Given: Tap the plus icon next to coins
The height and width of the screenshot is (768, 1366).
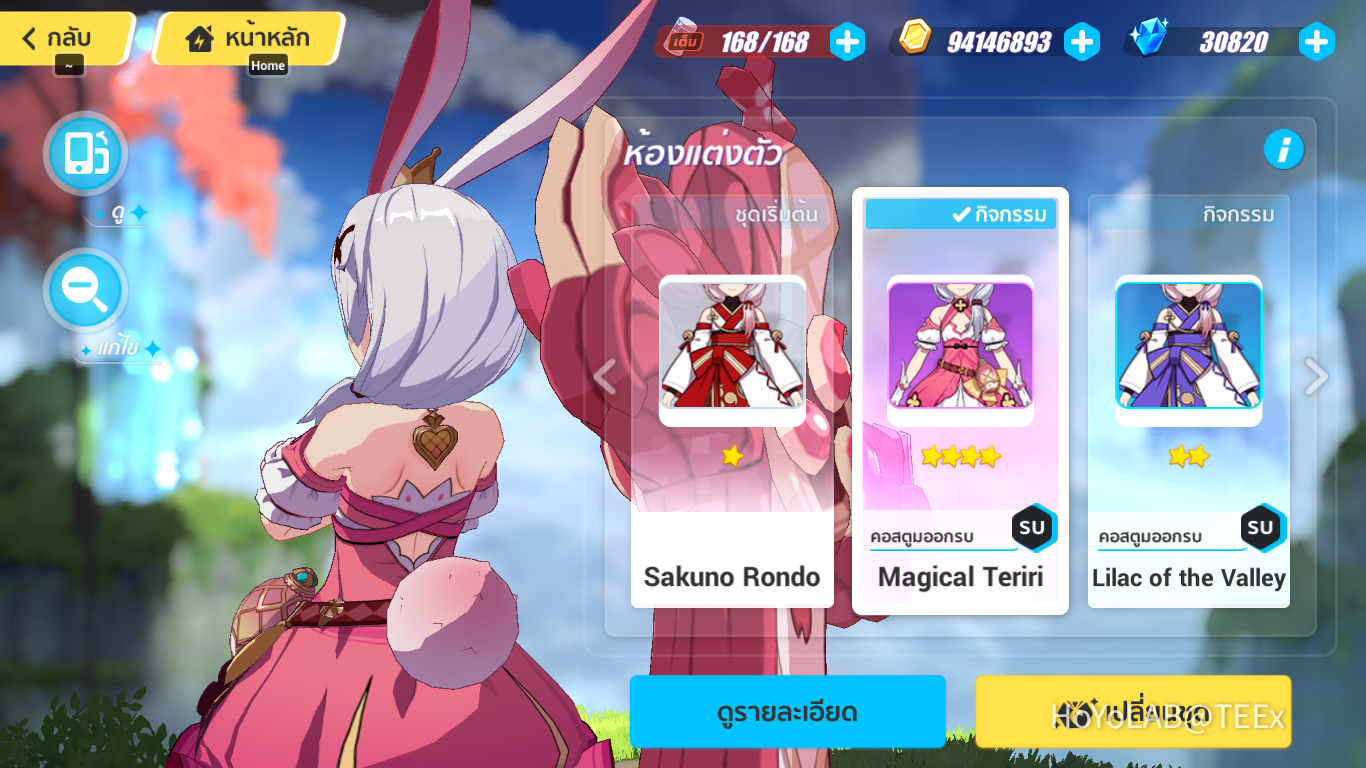Looking at the screenshot, I should (x=1081, y=43).
